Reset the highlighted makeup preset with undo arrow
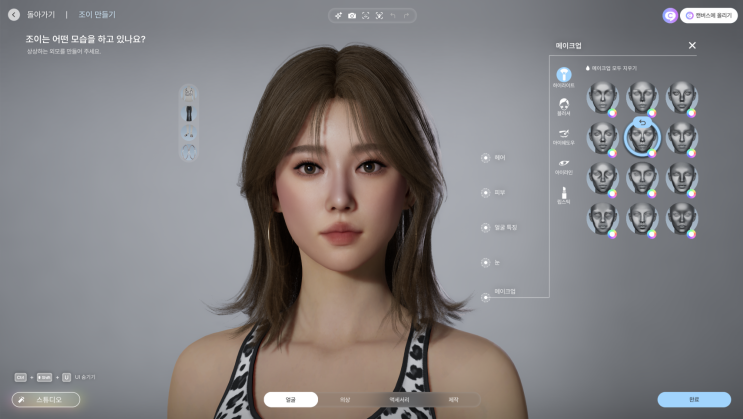The image size is (743, 419). (x=642, y=124)
